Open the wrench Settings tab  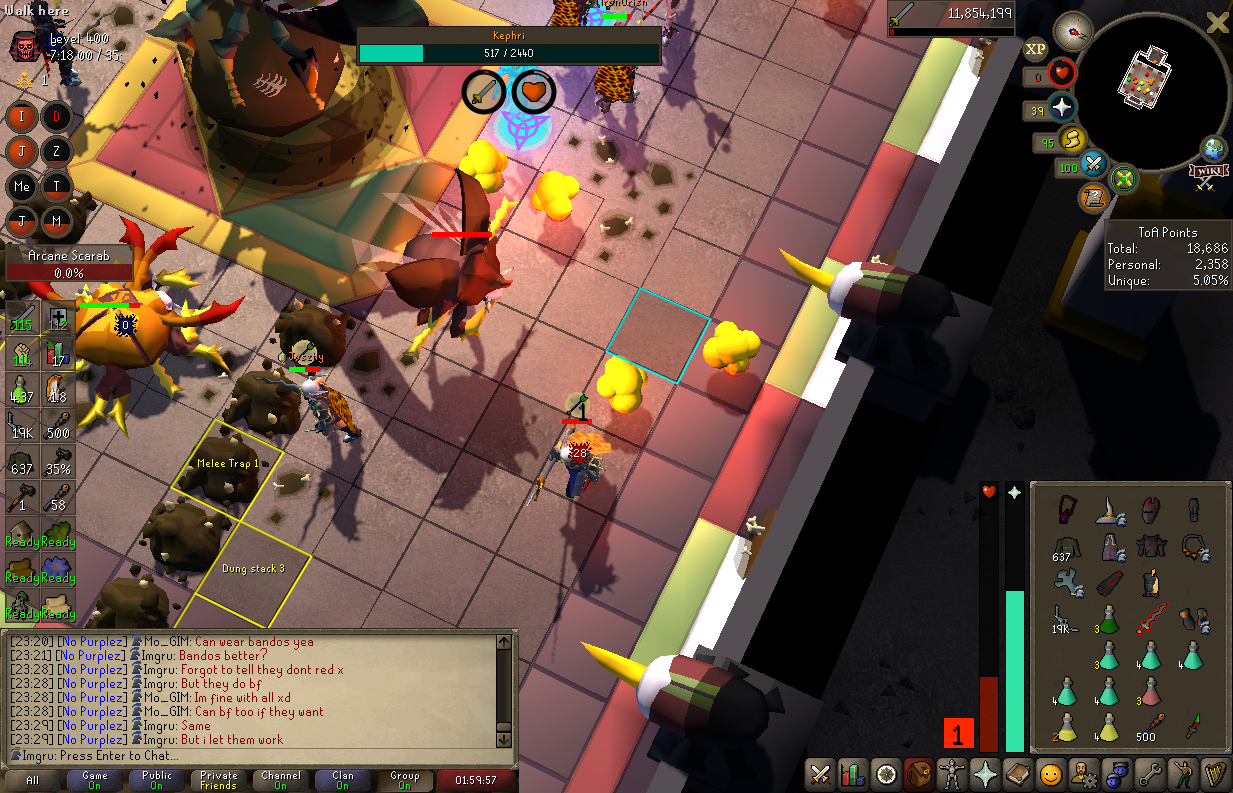[1150, 773]
